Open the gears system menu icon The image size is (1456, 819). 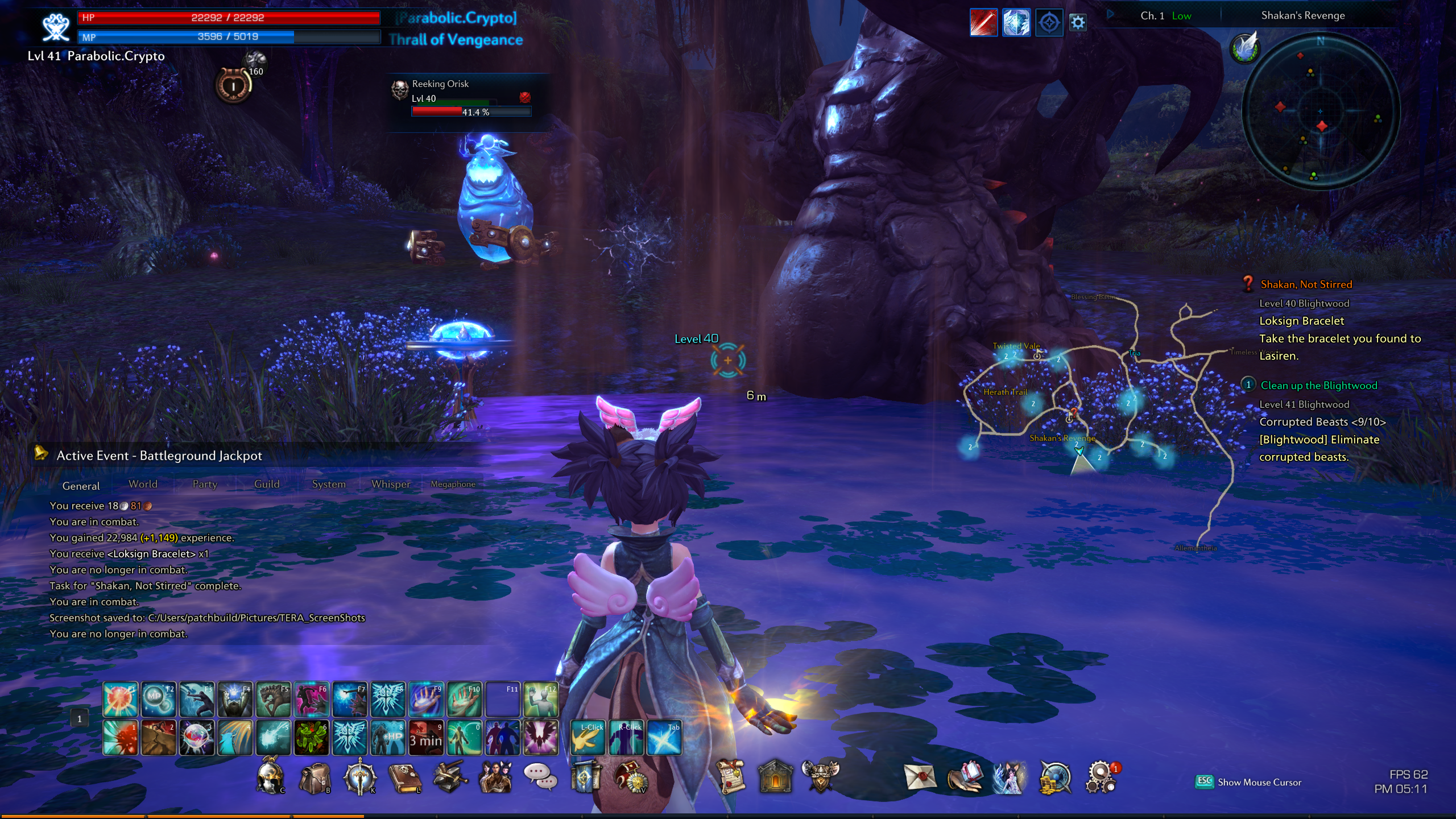1101,777
